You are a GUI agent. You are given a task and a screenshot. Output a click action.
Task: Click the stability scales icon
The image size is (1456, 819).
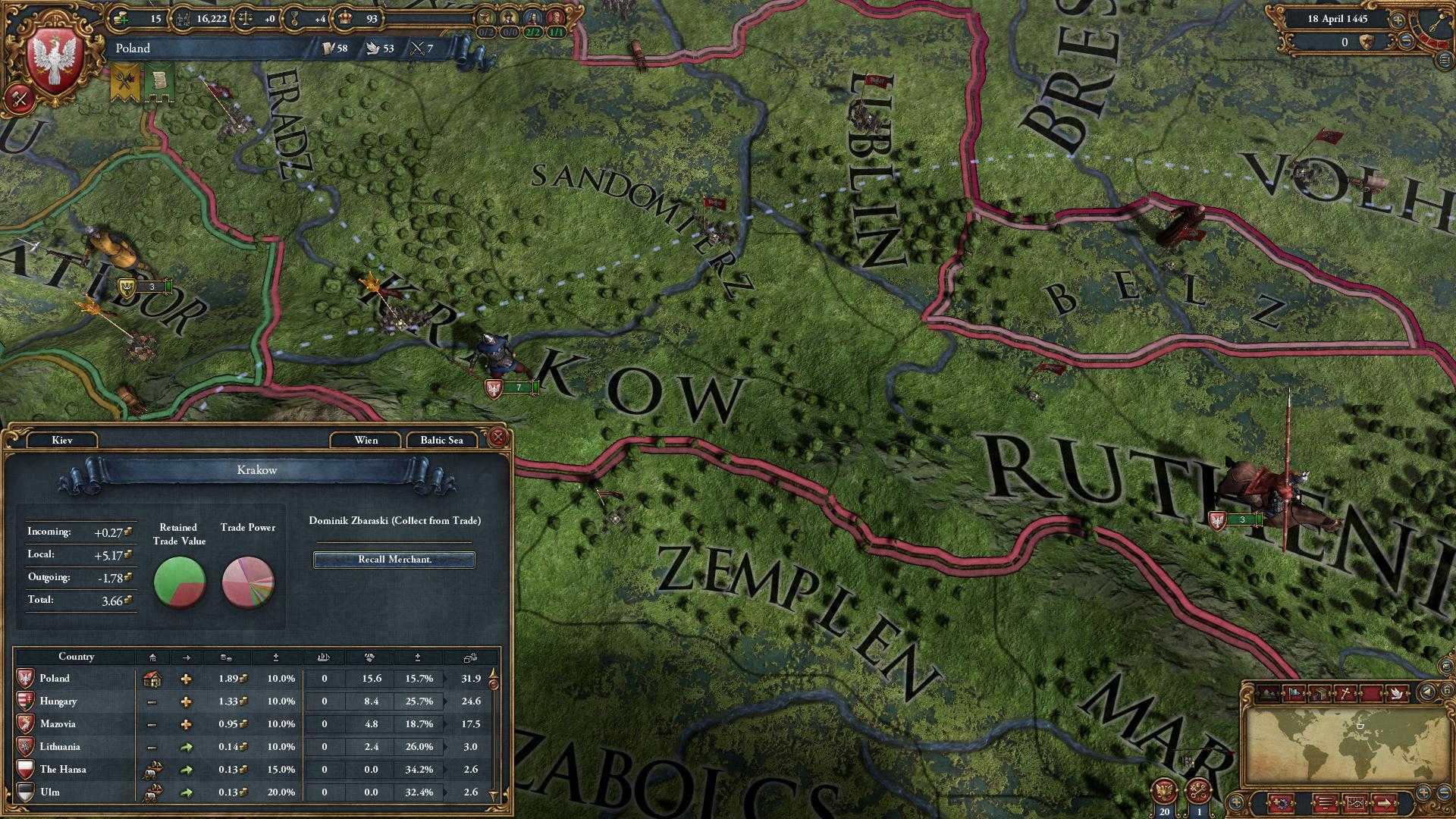245,18
